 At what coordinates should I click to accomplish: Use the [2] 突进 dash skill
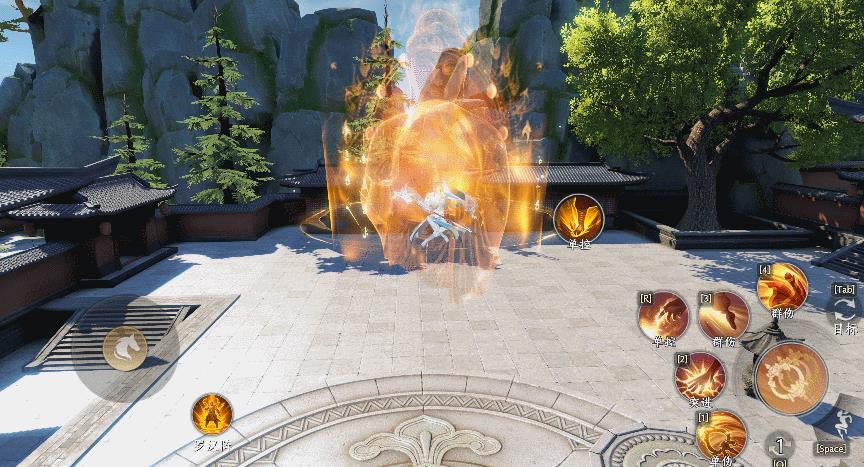(x=699, y=377)
